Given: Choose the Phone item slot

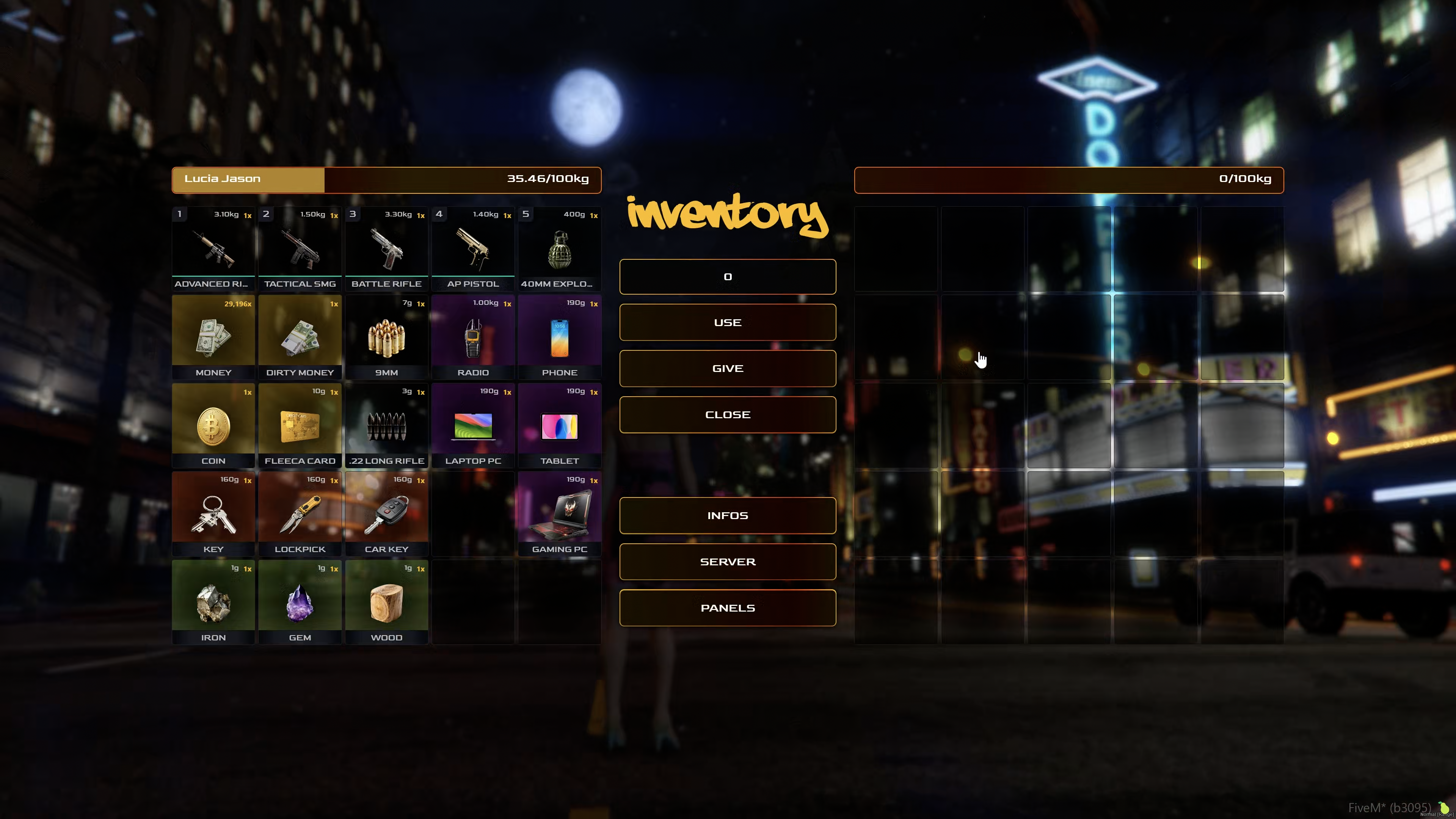Looking at the screenshot, I should pyautogui.click(x=560, y=337).
